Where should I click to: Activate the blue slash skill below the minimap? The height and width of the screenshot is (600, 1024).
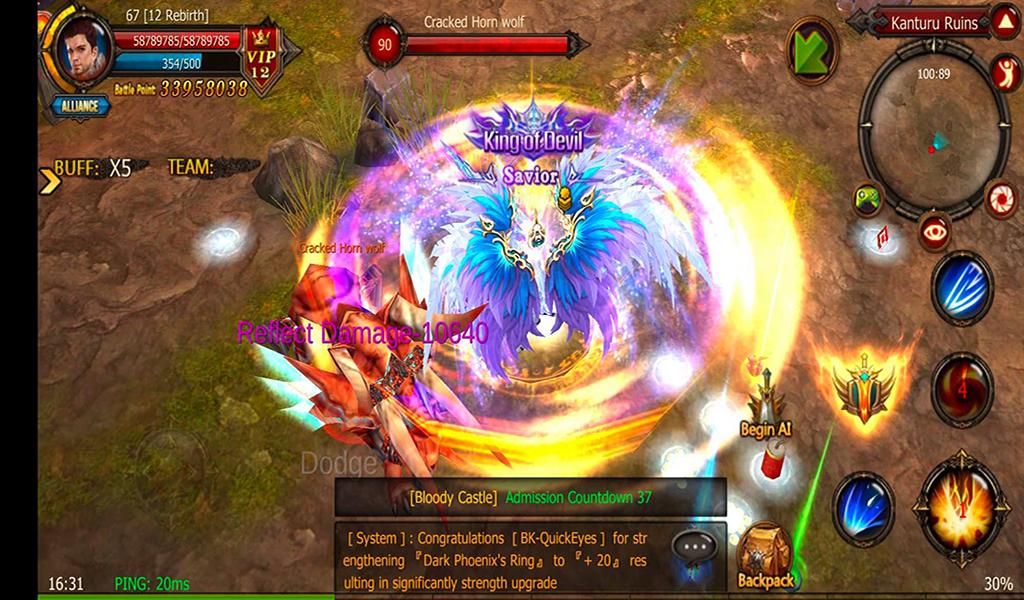click(x=962, y=288)
